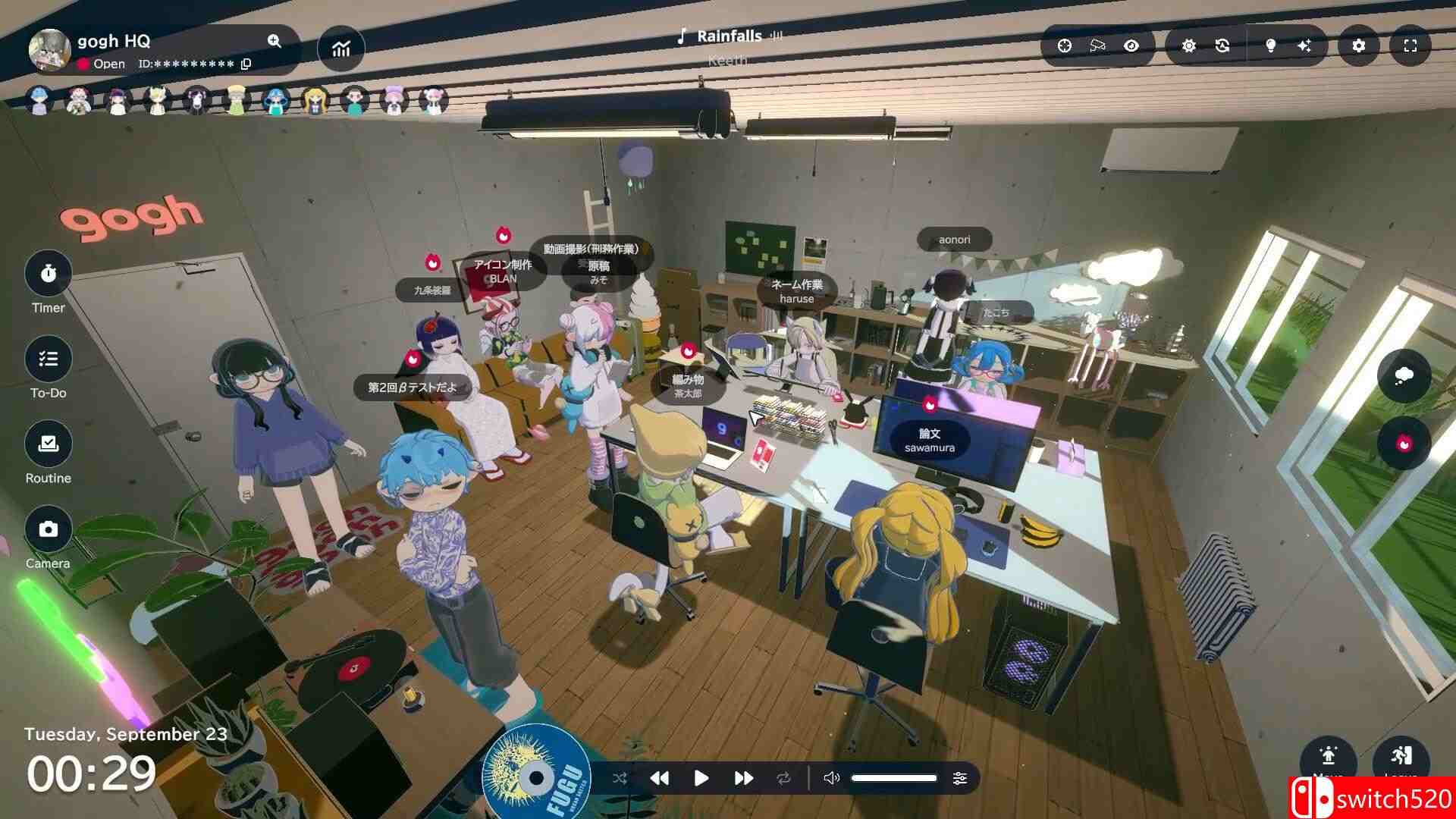Click the lightbulb lighting icon
The width and height of the screenshot is (1456, 819).
tap(1270, 46)
